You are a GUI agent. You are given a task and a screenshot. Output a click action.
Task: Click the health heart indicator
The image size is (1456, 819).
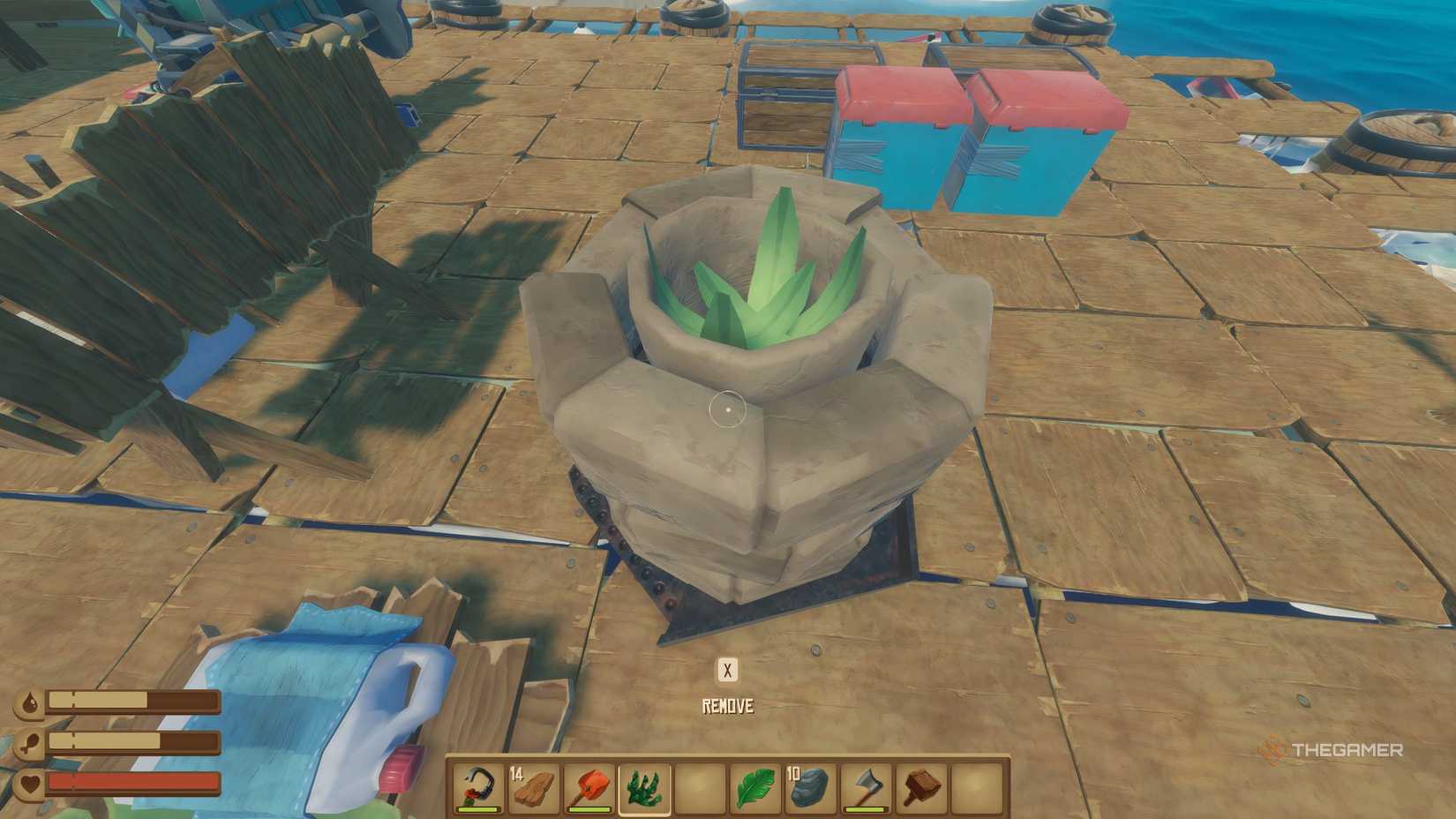[31, 782]
